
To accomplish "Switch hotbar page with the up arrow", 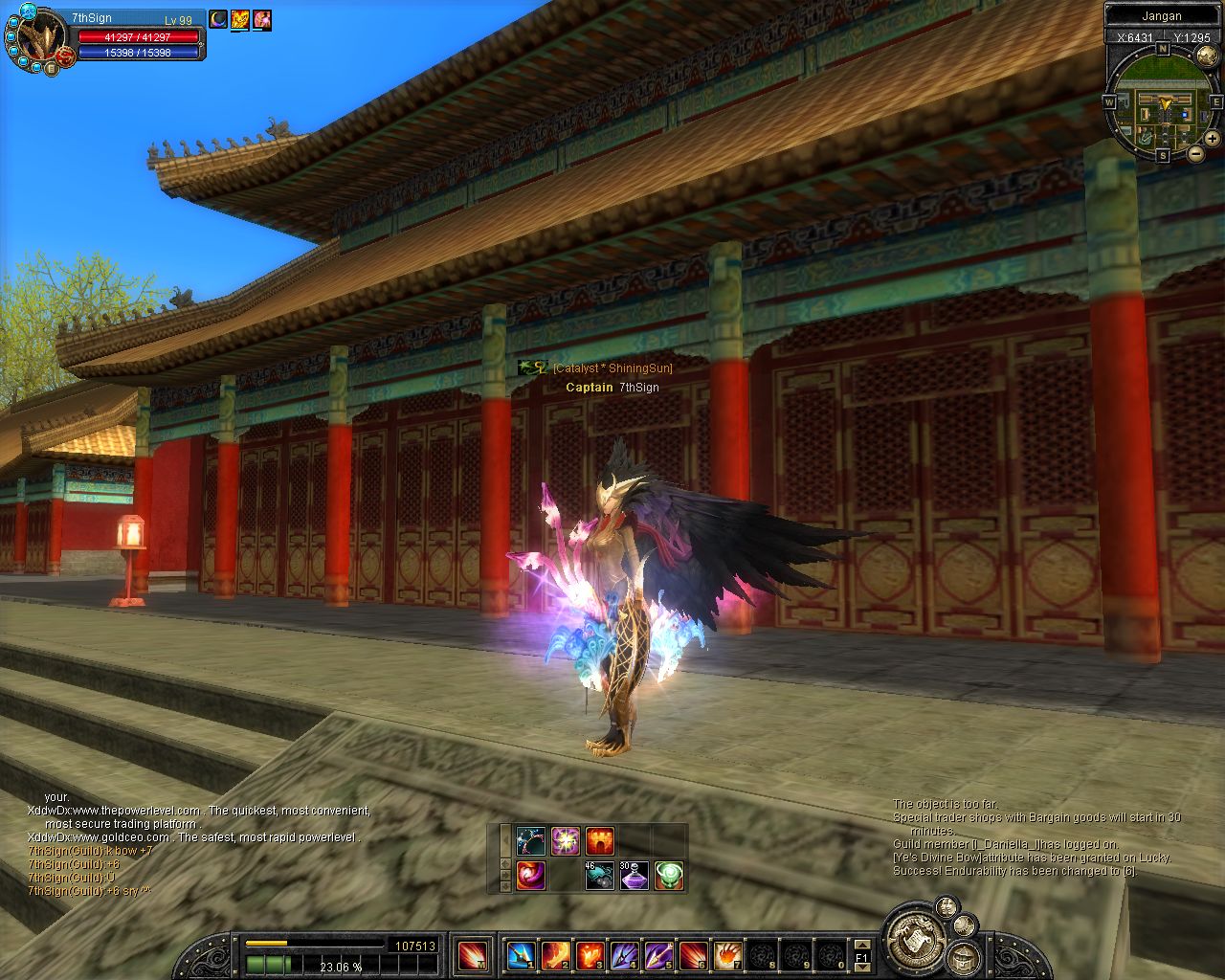I will [861, 944].
